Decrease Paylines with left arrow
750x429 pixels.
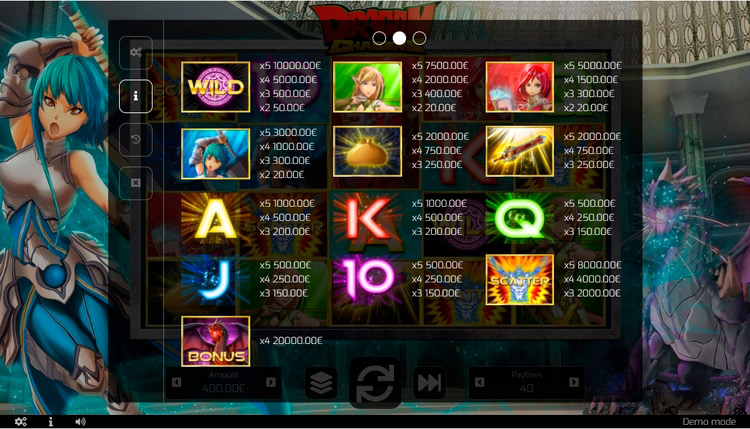(x=479, y=382)
